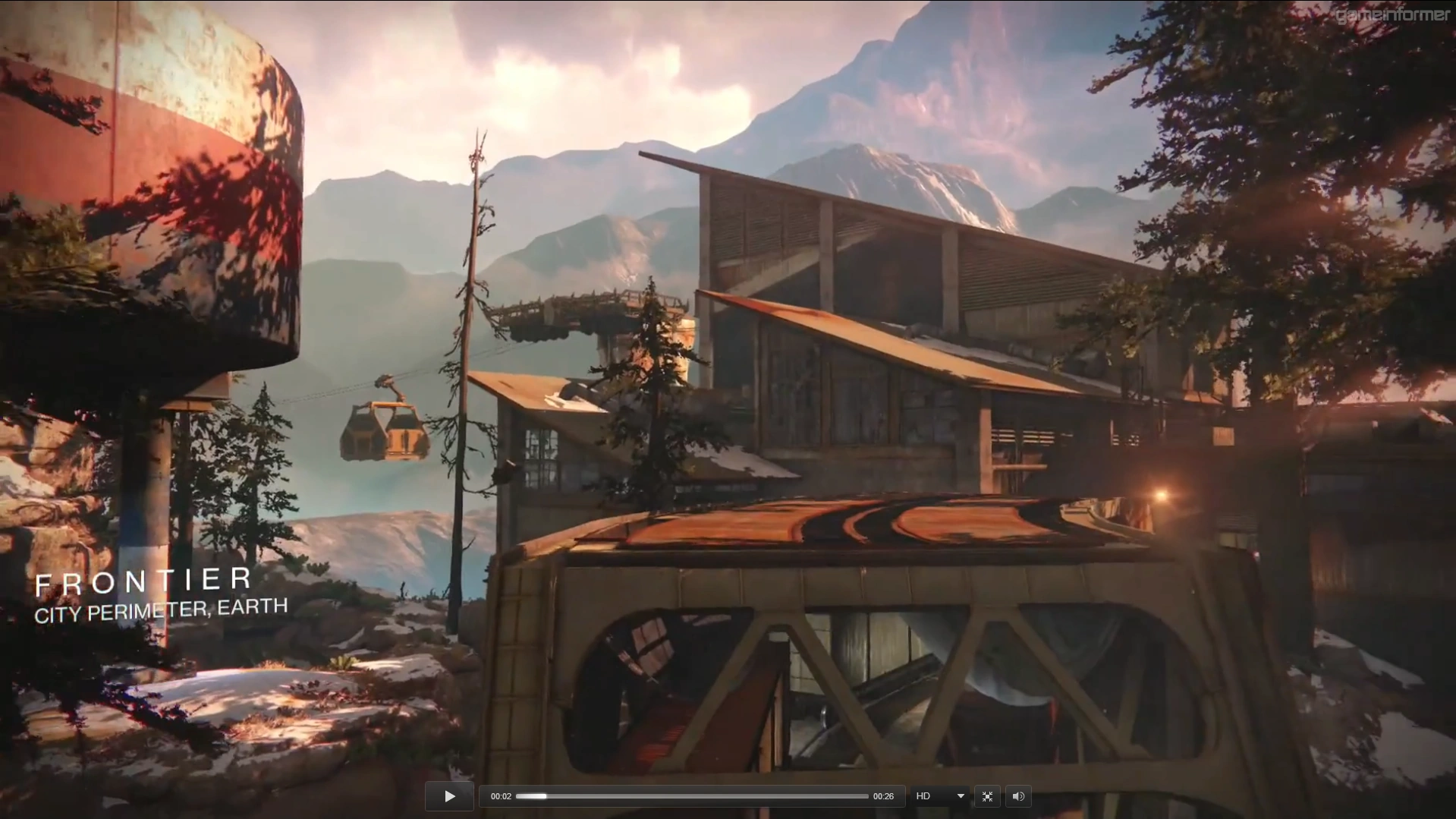1456x819 pixels.
Task: Expand the quality selector arrow
Action: coord(959,796)
